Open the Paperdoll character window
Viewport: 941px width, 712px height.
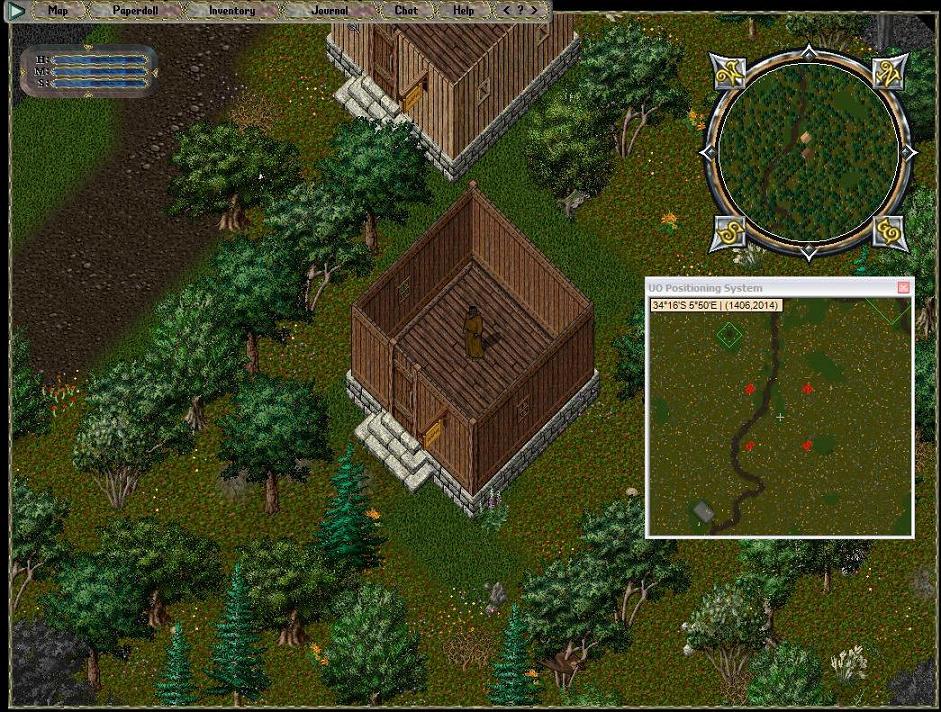click(135, 11)
